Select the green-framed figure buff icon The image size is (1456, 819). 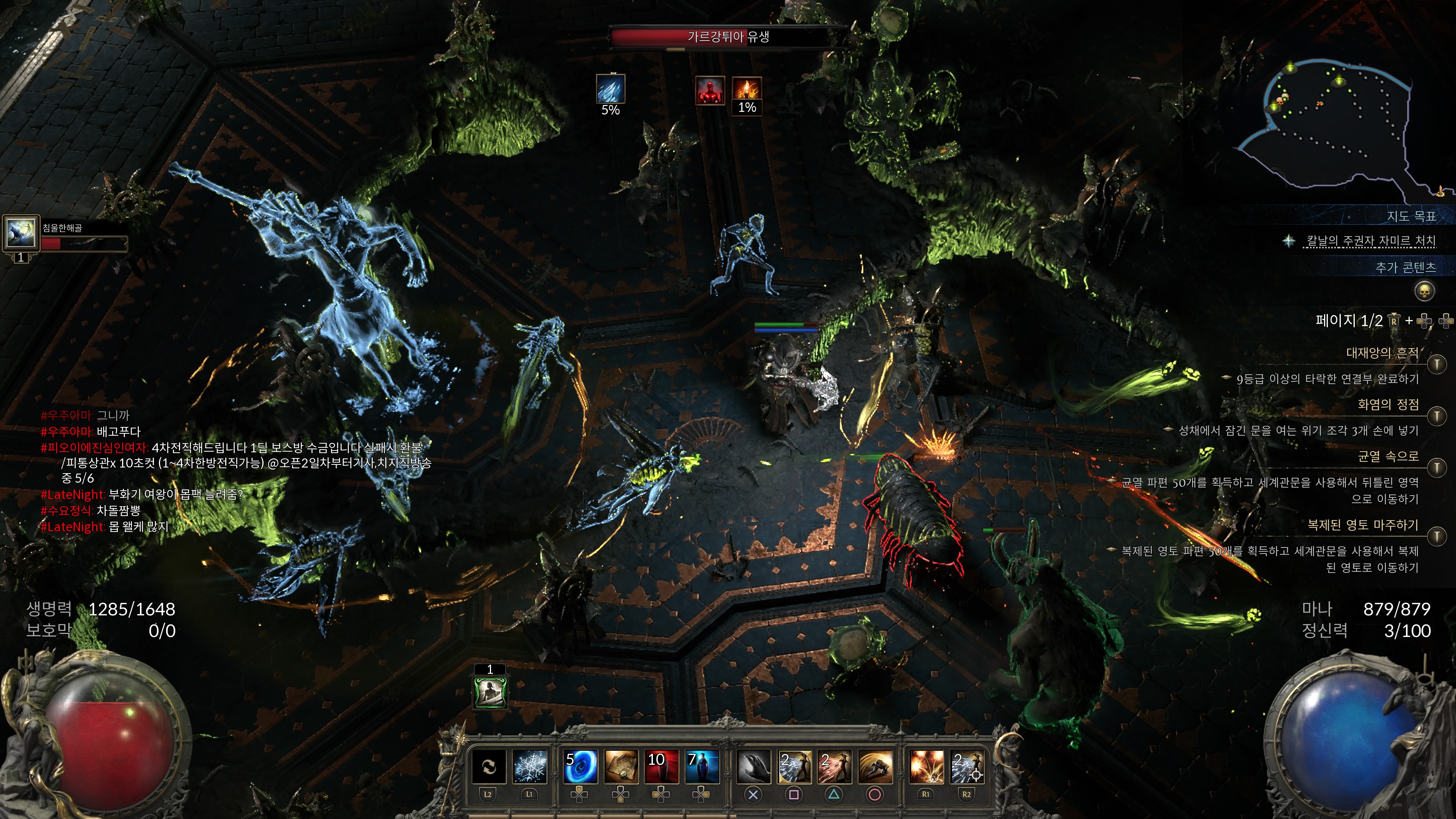coord(490,691)
